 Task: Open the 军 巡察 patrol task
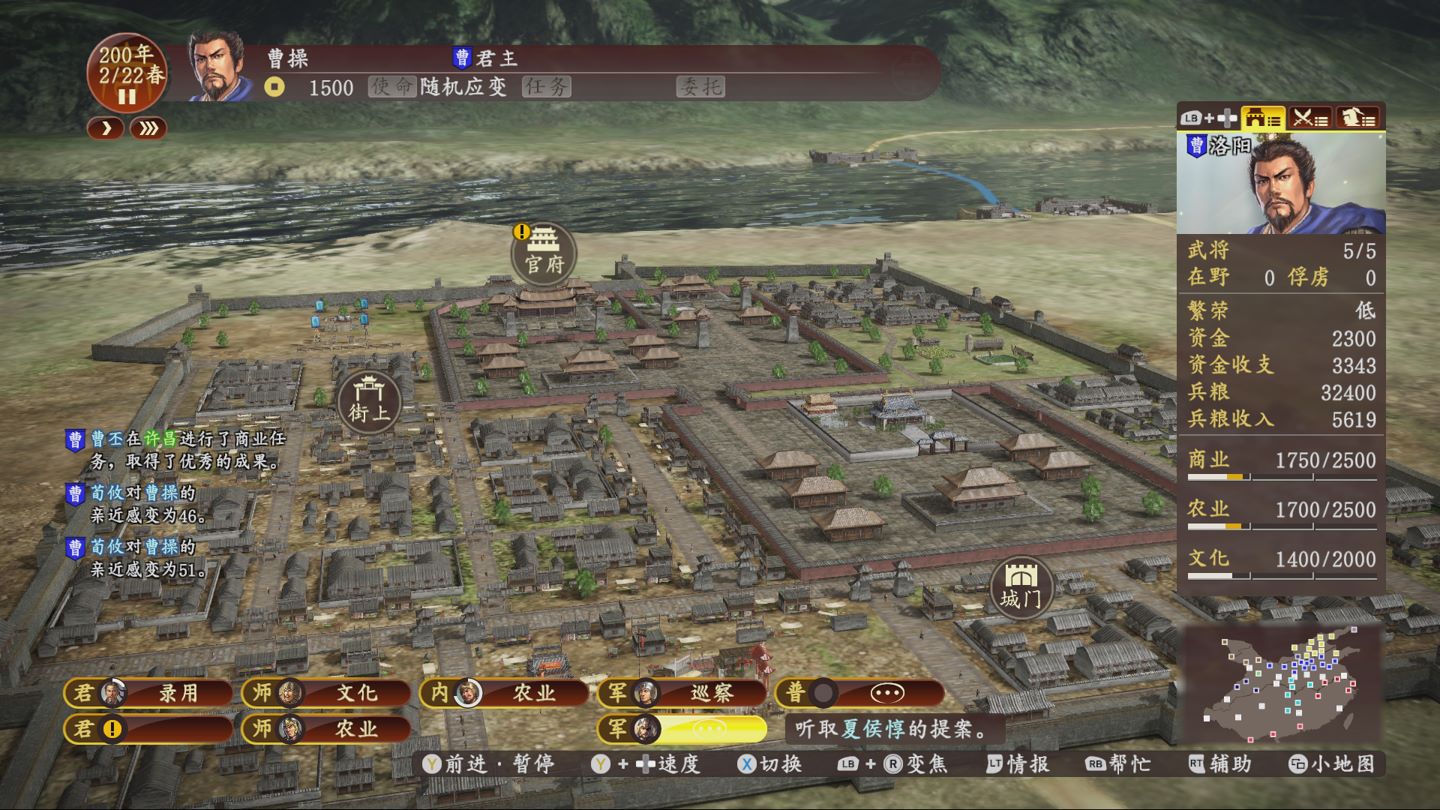(x=682, y=693)
